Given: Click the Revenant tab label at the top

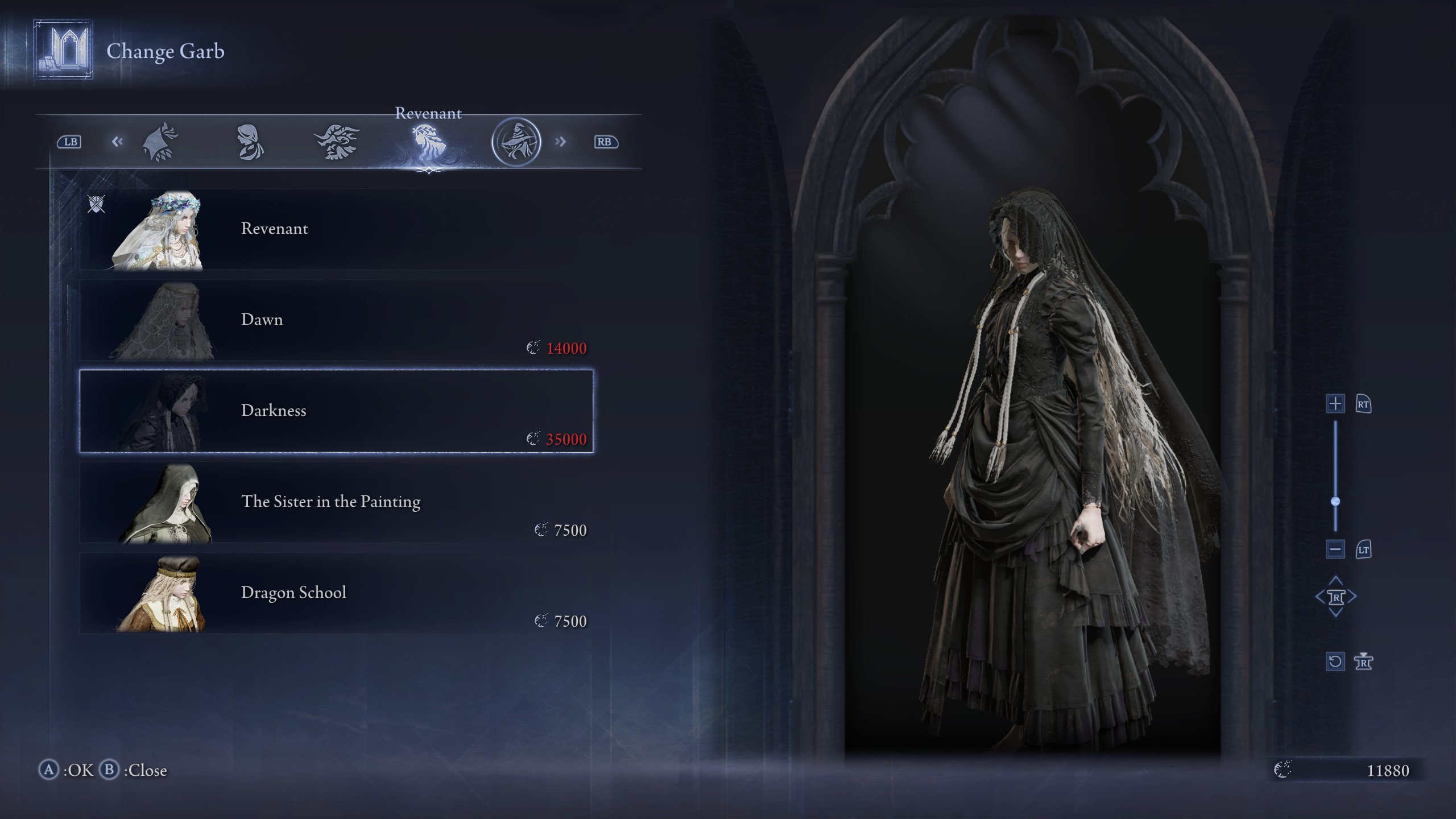Looking at the screenshot, I should [429, 114].
